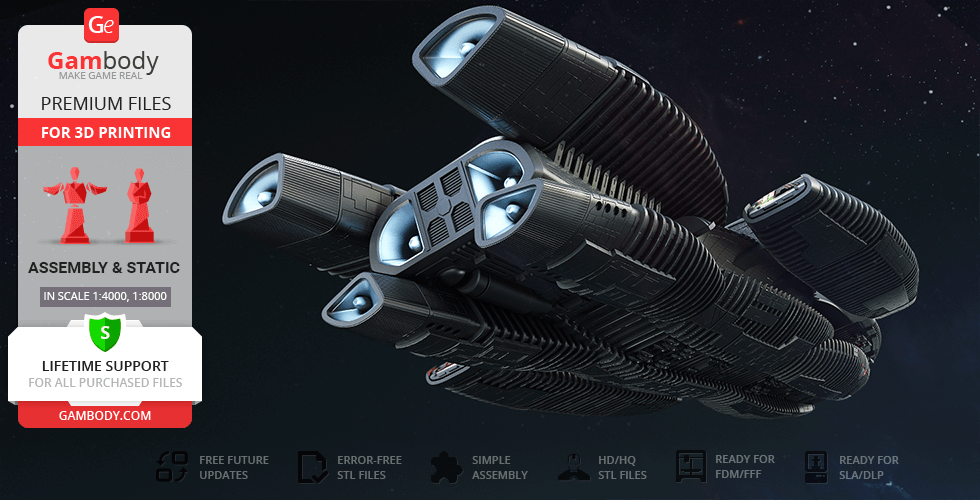Click the red Gambody Ge logo
Screen dimensions: 980x500
(103, 25)
